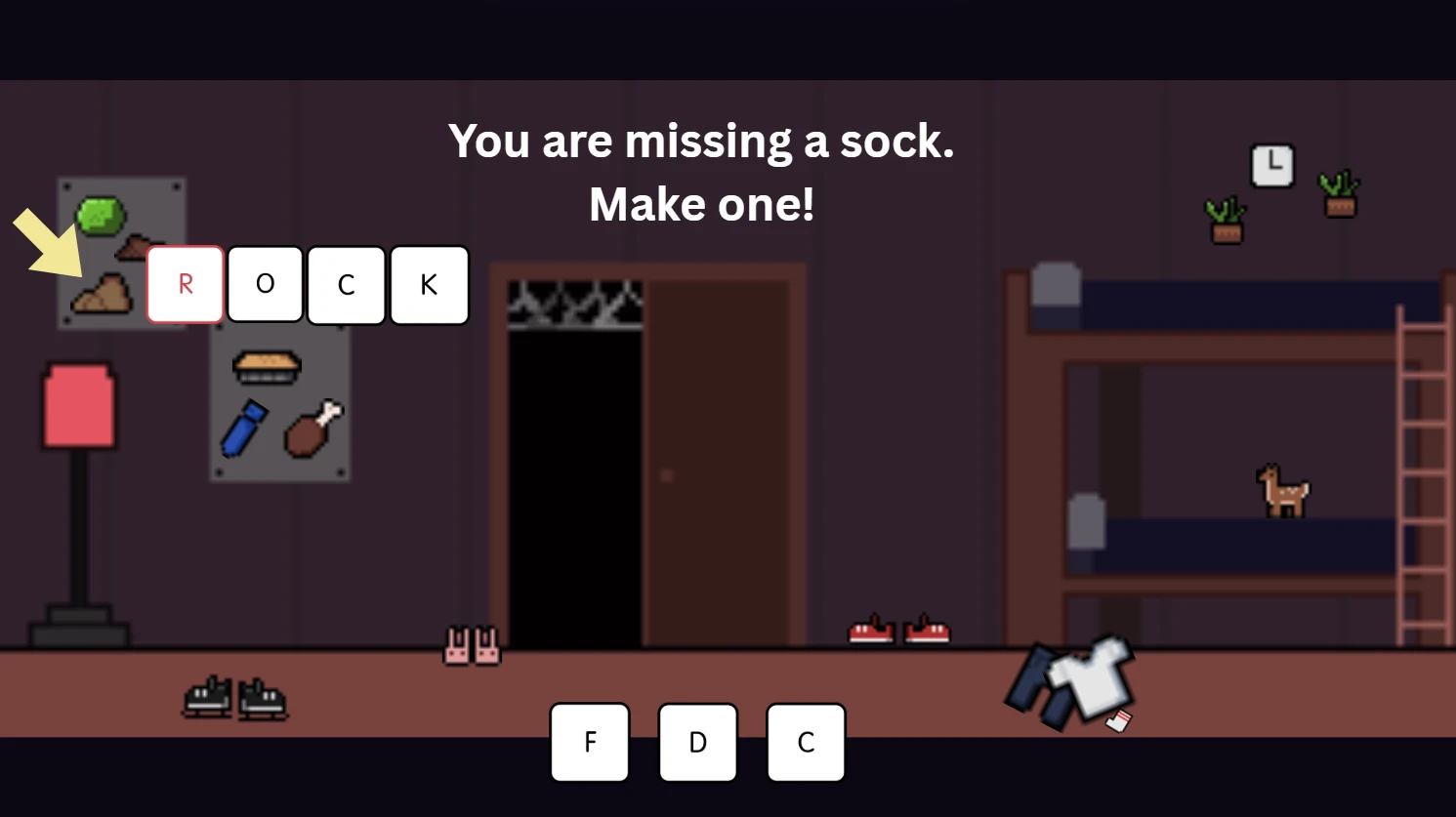Select the C tile inside the word ROCK
This screenshot has height=817, width=1456.
347,285
